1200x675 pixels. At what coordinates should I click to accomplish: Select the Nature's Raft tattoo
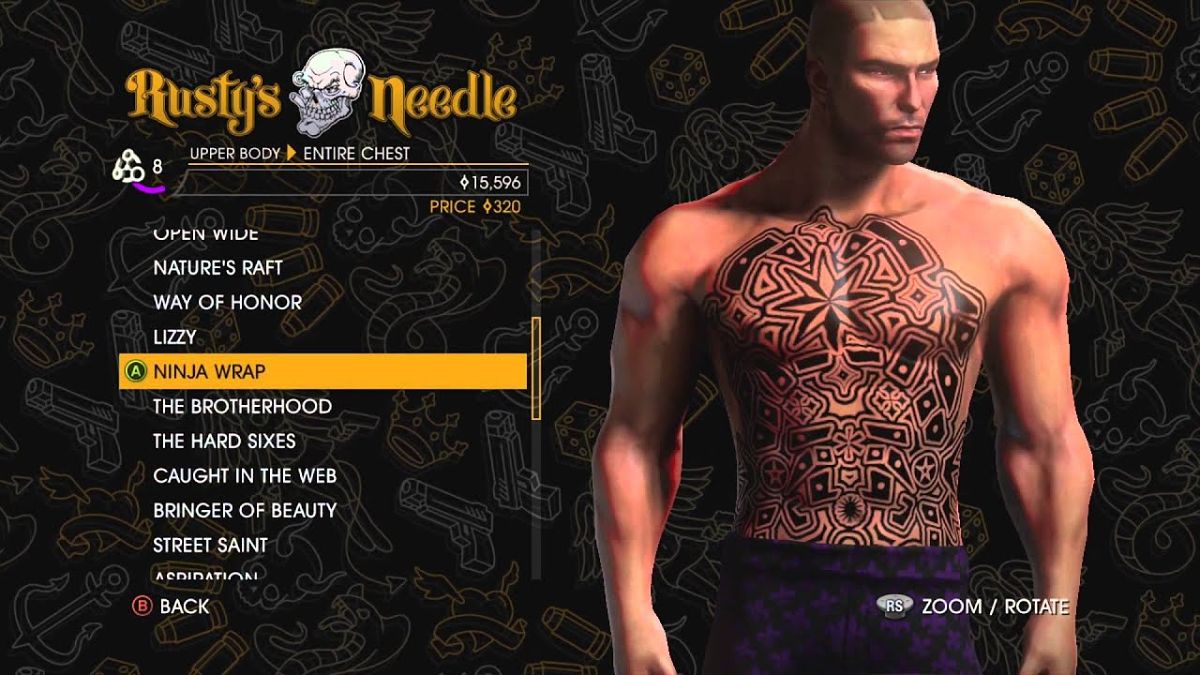pos(218,268)
